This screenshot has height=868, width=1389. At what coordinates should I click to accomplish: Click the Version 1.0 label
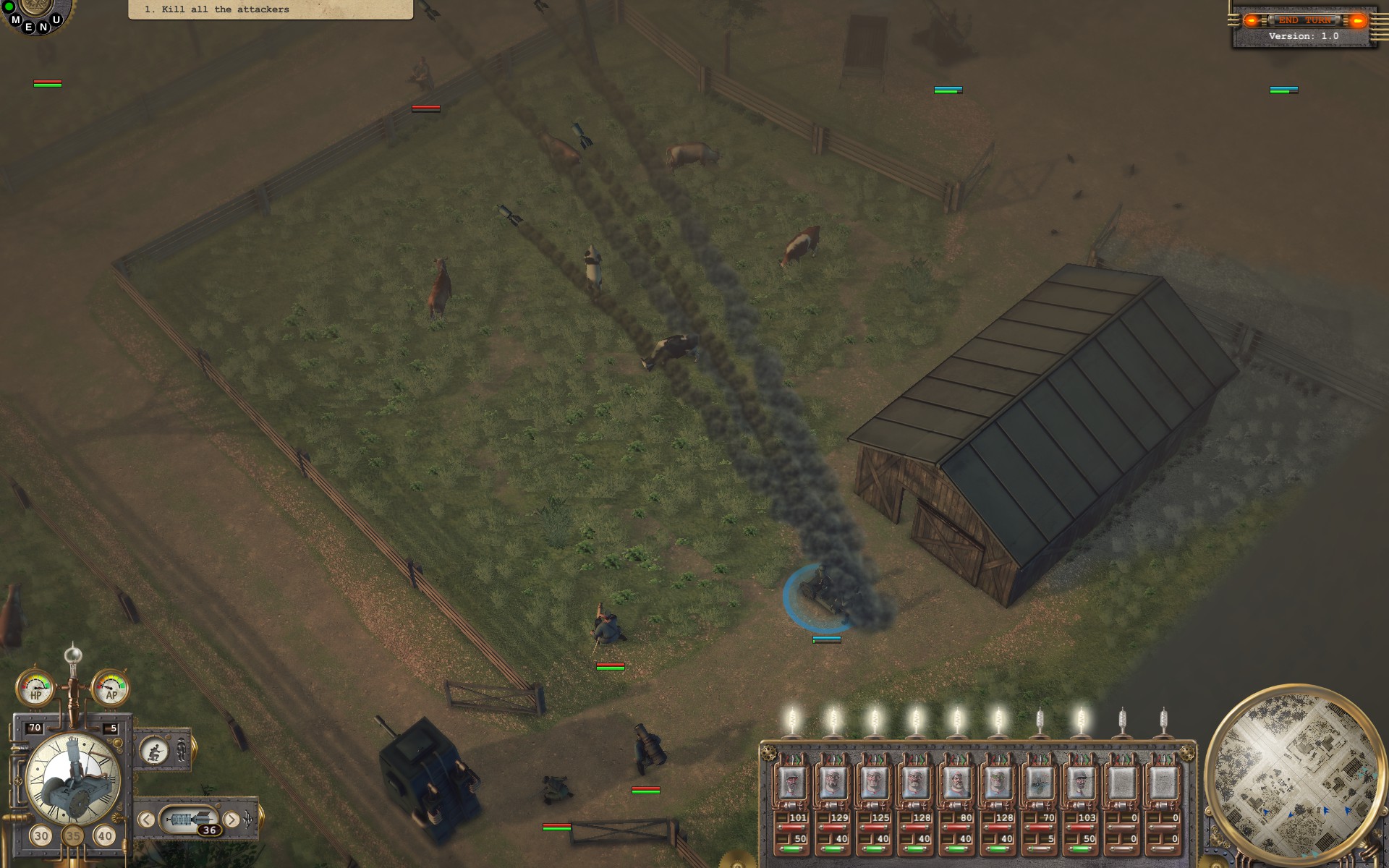[x=1302, y=36]
